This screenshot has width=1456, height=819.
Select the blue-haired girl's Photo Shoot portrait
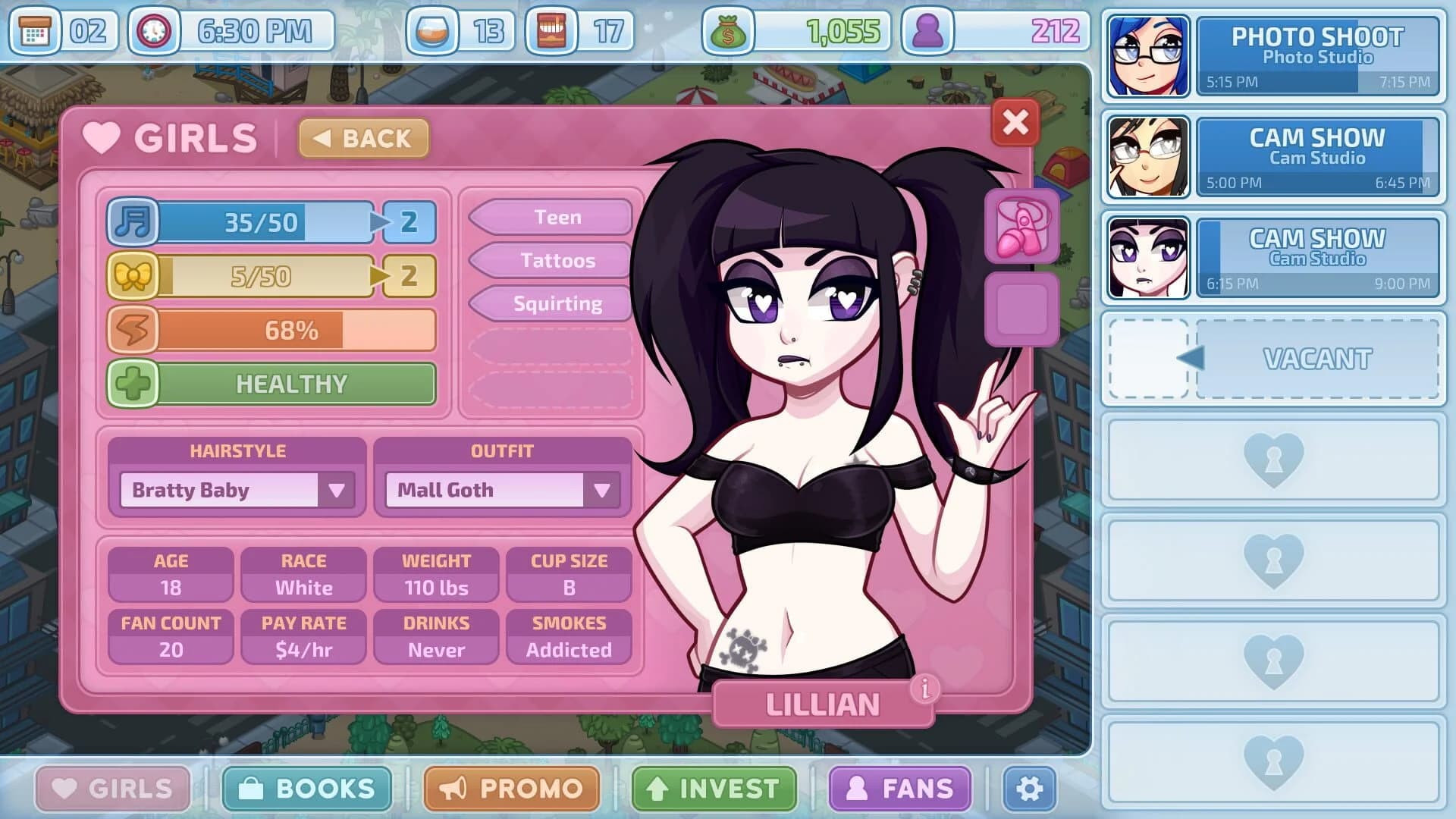pos(1147,55)
